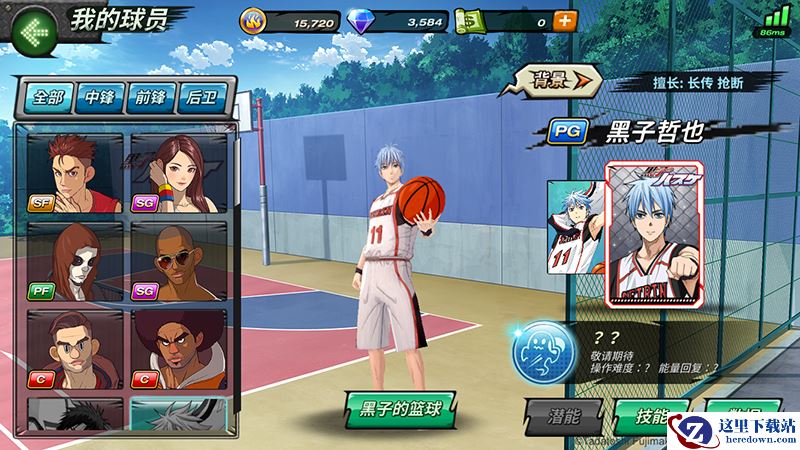Image resolution: width=800 pixels, height=450 pixels.
Task: Show only 中锋 players
Action: 101,97
